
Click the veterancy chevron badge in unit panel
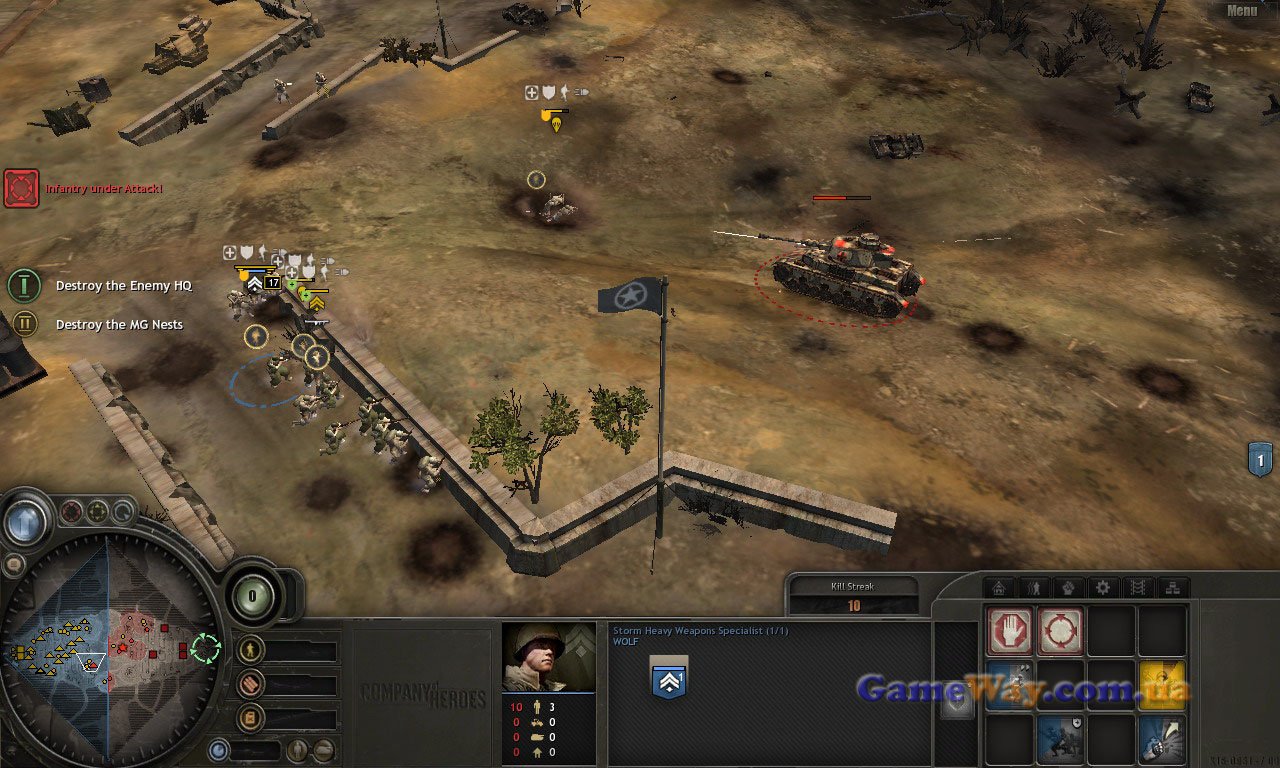point(668,678)
